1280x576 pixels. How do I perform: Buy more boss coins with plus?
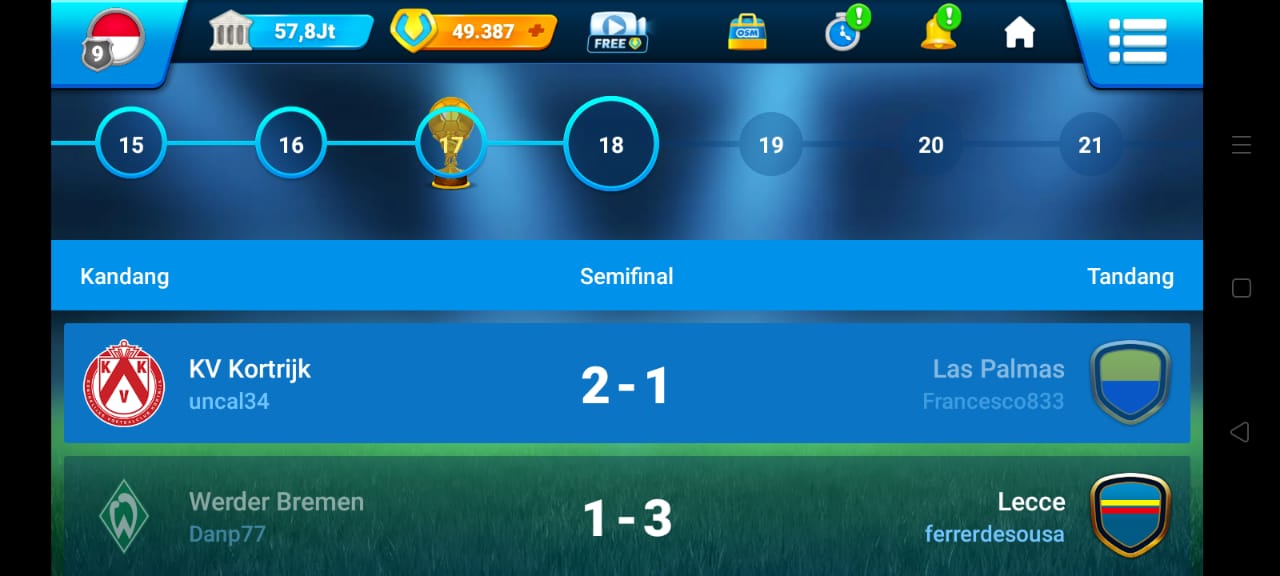[537, 31]
